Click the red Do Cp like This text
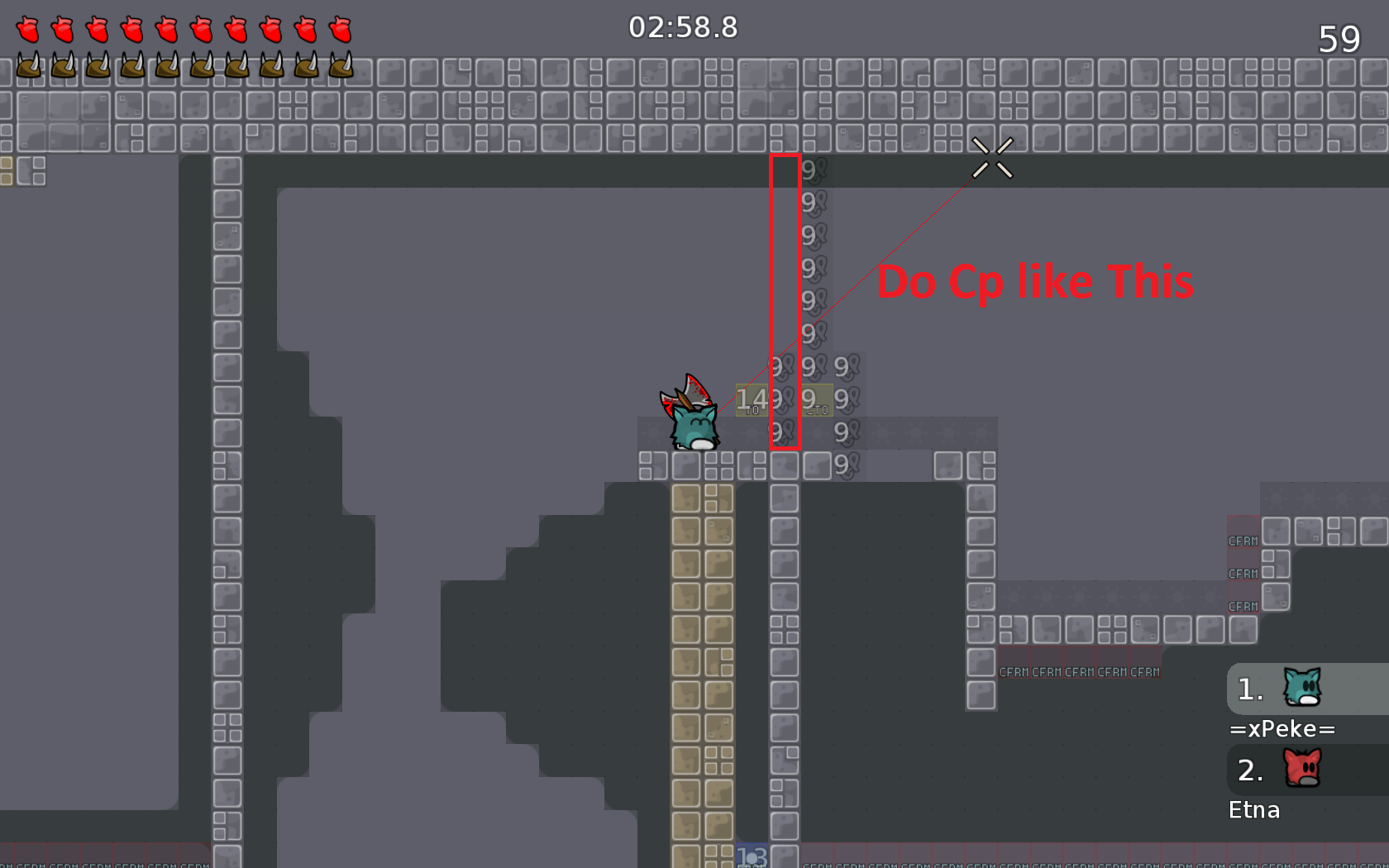This screenshot has width=1389, height=868. [x=1036, y=282]
